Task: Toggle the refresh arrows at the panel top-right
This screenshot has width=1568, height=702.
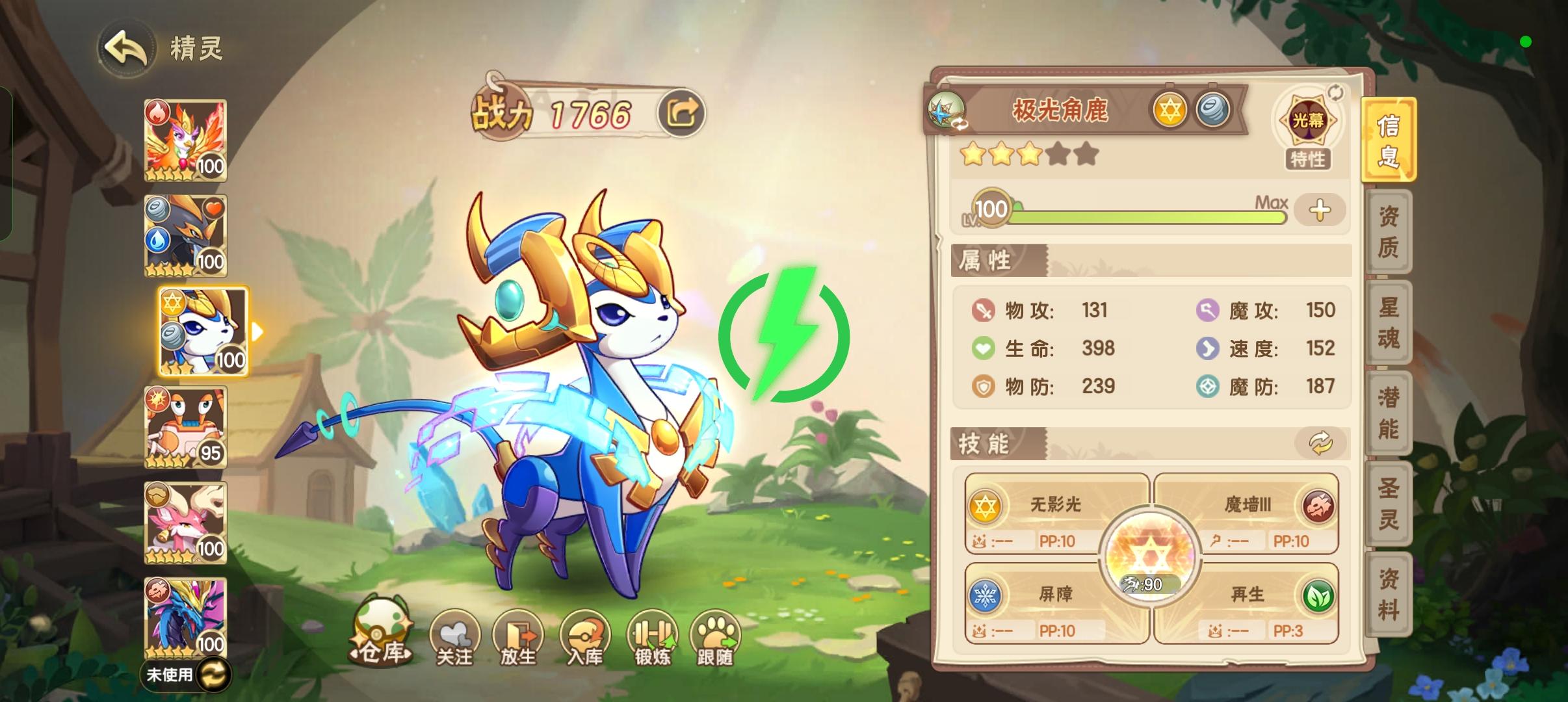Action: [1336, 93]
